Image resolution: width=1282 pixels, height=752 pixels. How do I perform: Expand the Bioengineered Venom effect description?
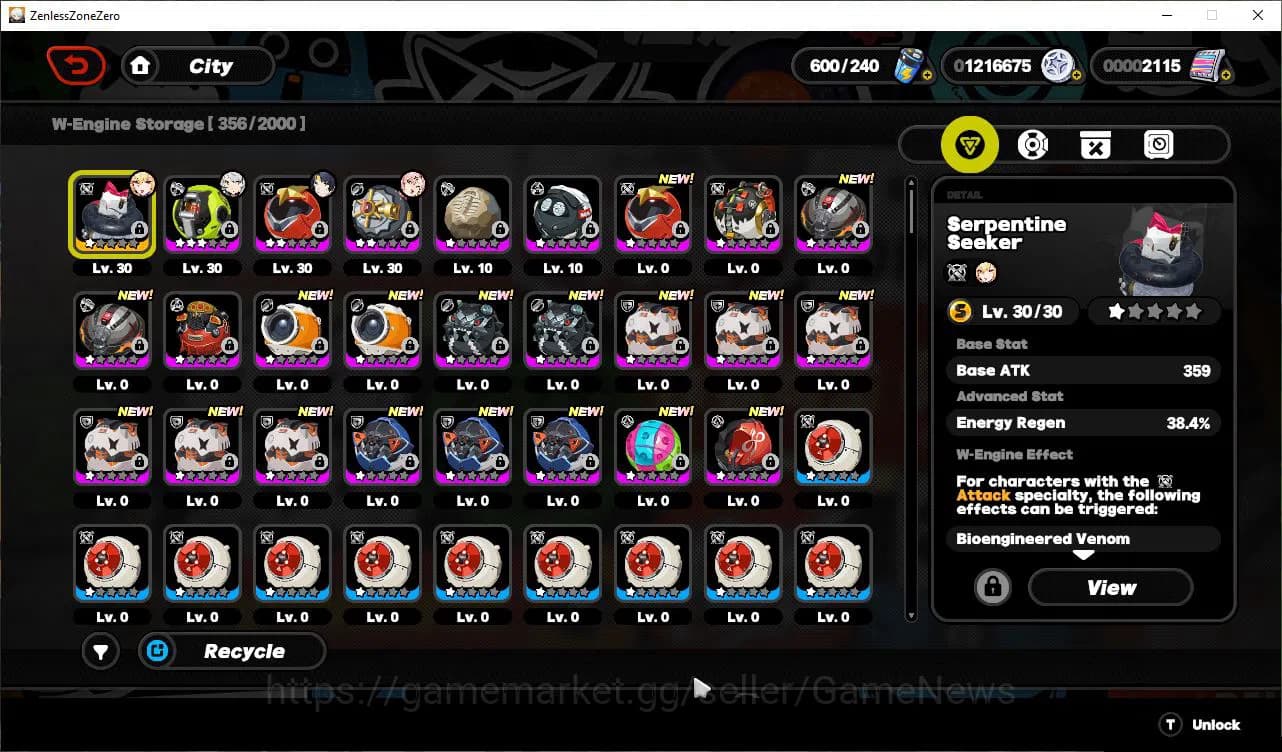[x=1083, y=539]
